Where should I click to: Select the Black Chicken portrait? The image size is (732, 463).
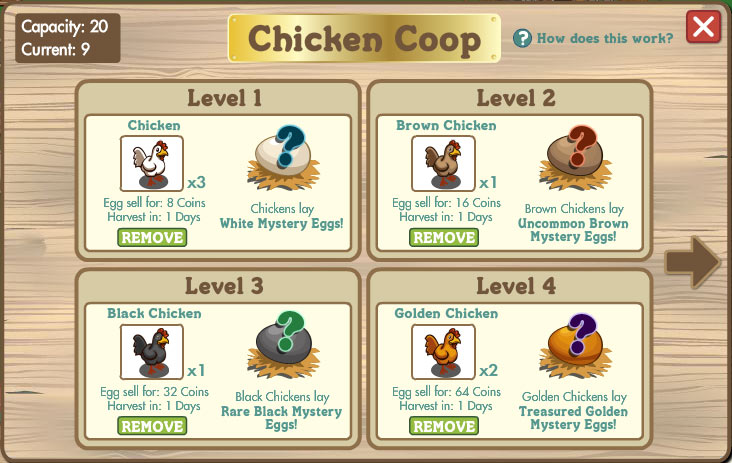coord(152,352)
